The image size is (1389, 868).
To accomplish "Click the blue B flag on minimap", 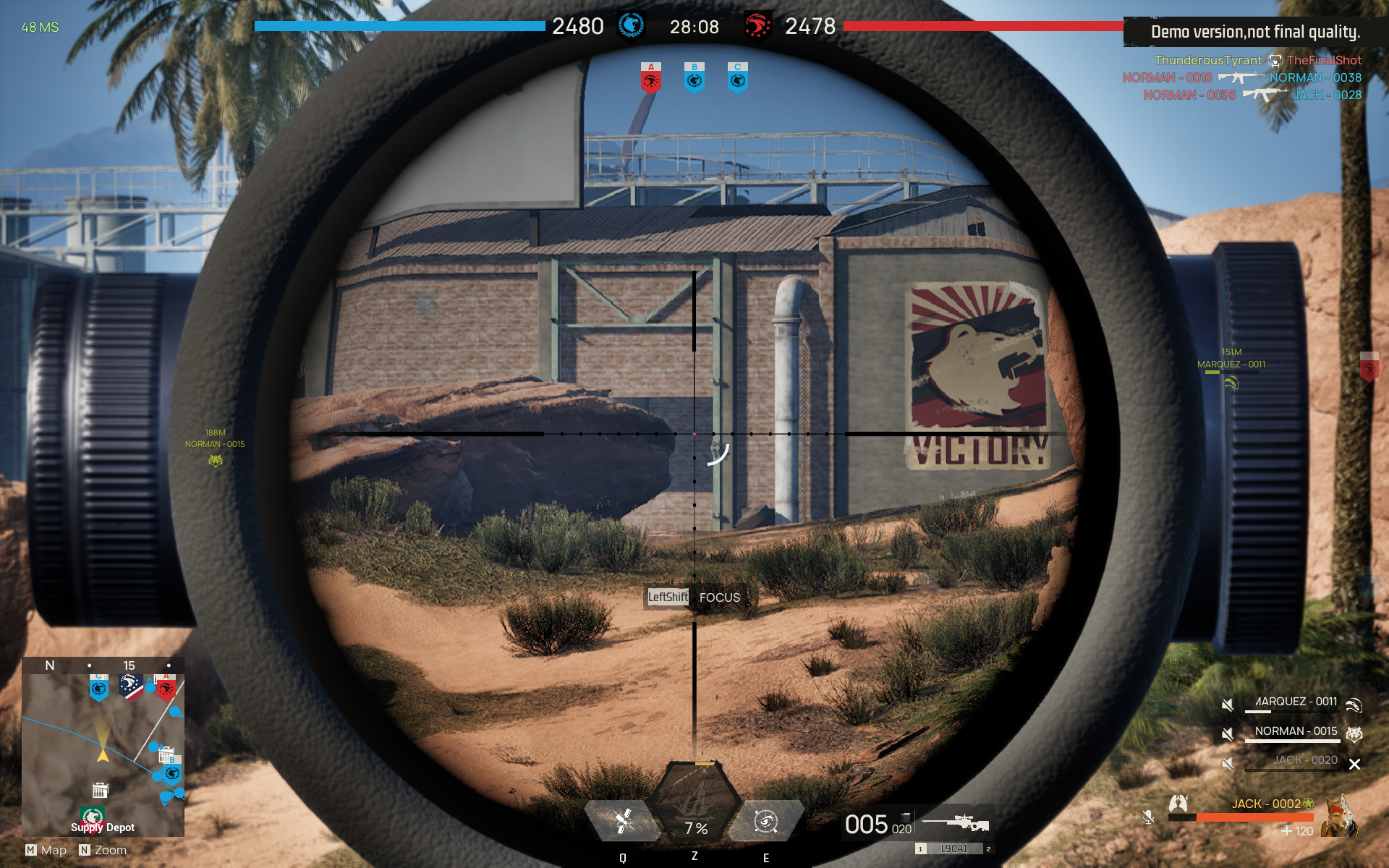I will pyautogui.click(x=172, y=773).
